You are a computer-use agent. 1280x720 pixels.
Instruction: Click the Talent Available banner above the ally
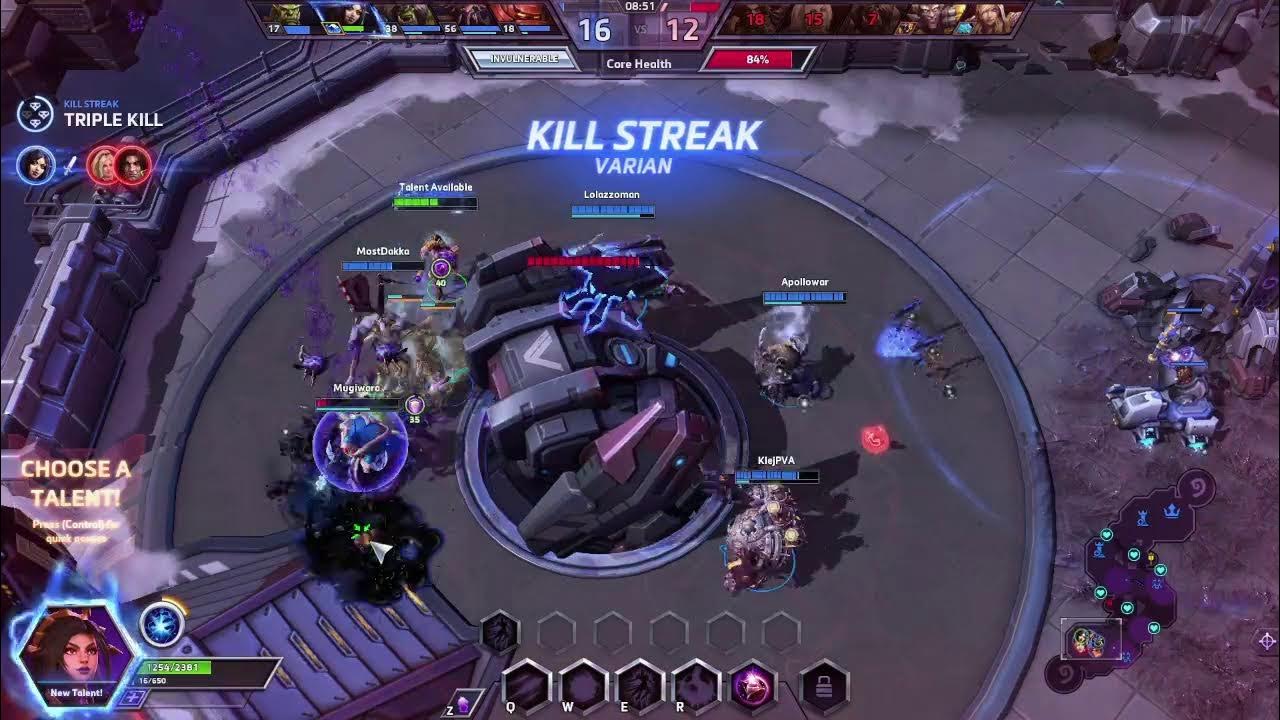[x=436, y=187]
